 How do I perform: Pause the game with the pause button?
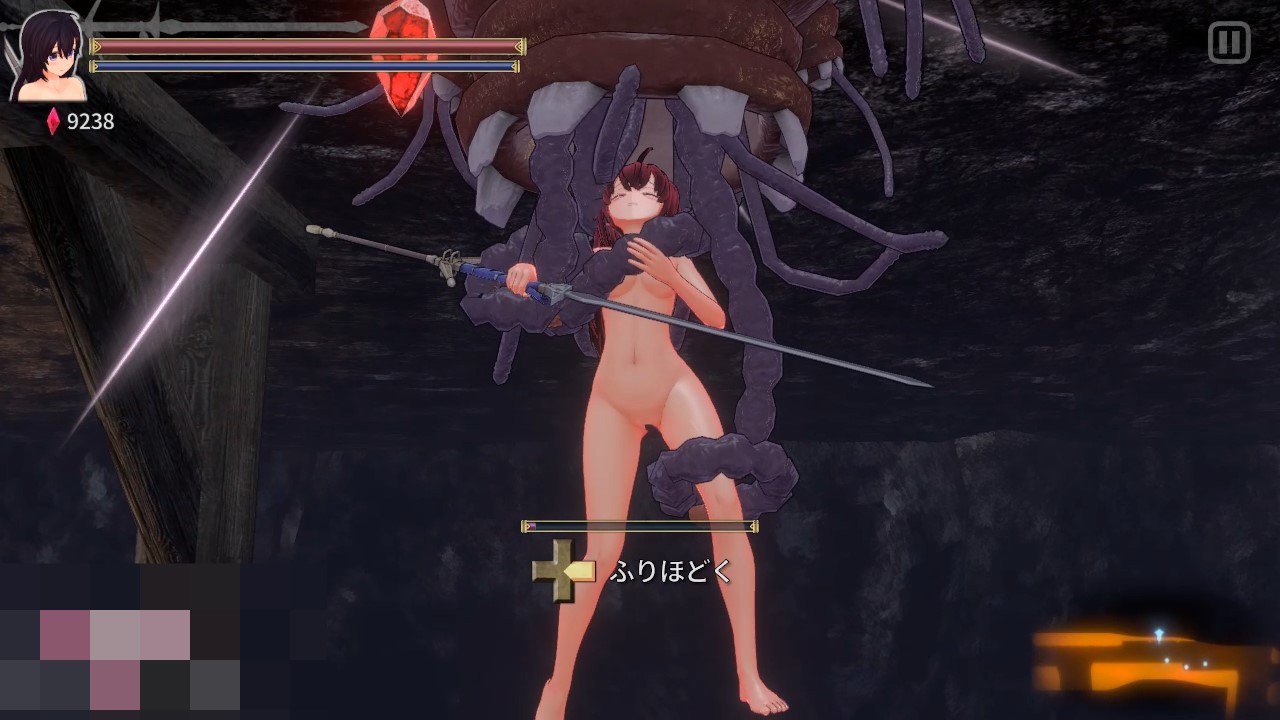coord(1229,43)
